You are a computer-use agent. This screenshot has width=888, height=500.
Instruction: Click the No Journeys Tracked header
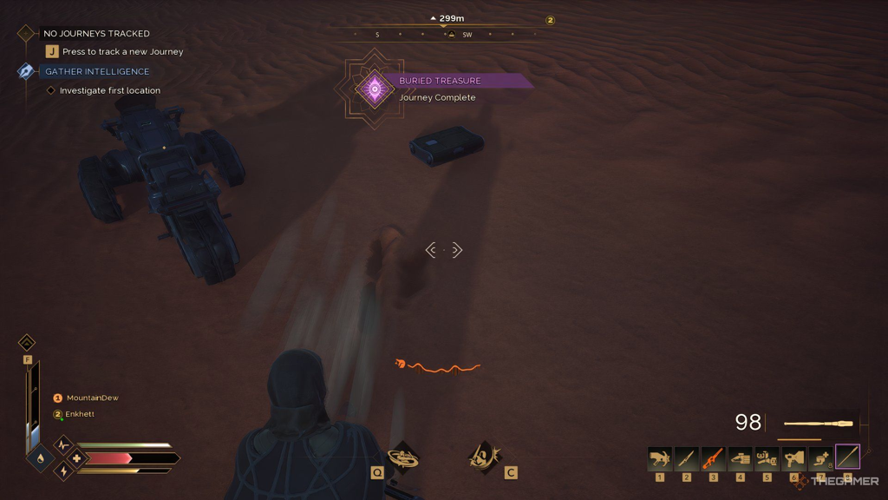(x=96, y=33)
